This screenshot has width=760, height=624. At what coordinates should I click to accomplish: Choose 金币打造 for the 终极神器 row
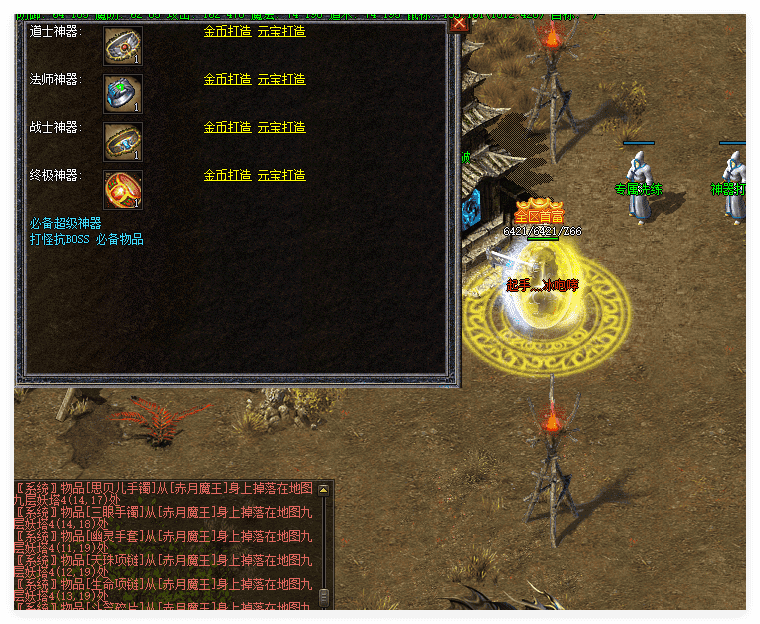(227, 175)
